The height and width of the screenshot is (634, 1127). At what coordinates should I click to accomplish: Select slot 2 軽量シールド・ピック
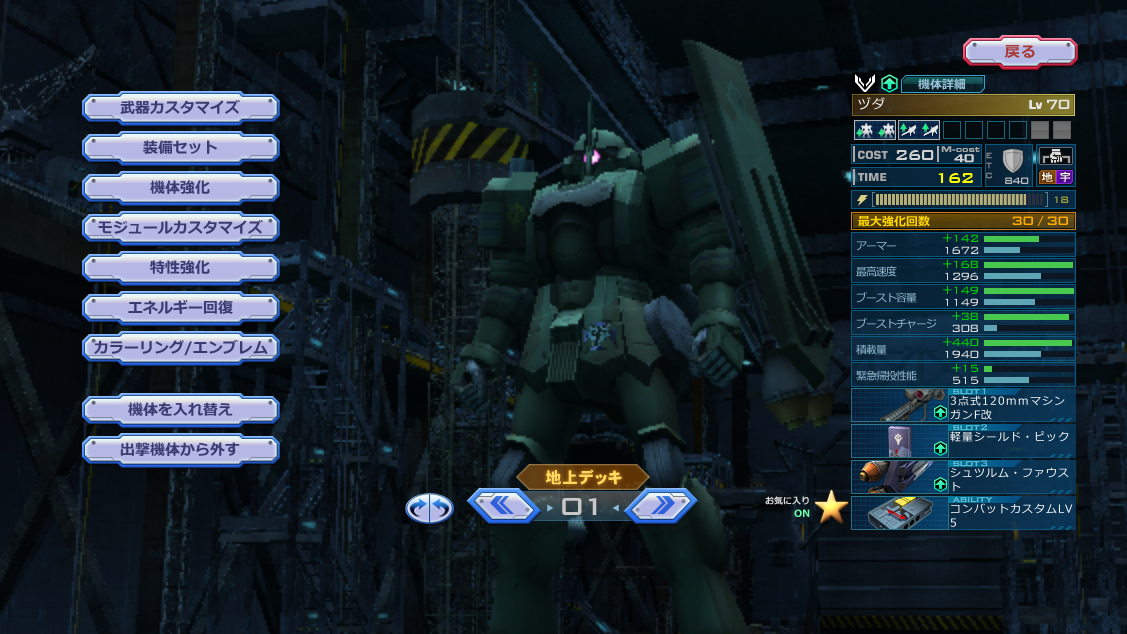[x=963, y=441]
